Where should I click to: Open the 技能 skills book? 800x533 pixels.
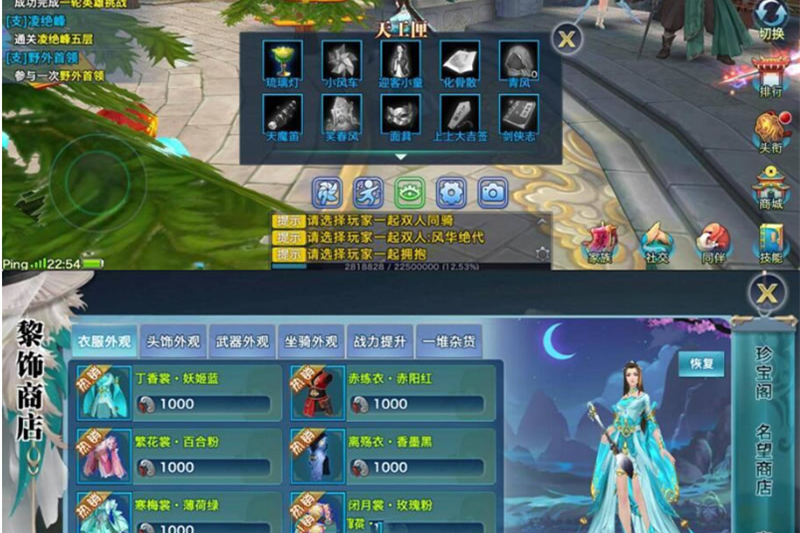(771, 242)
